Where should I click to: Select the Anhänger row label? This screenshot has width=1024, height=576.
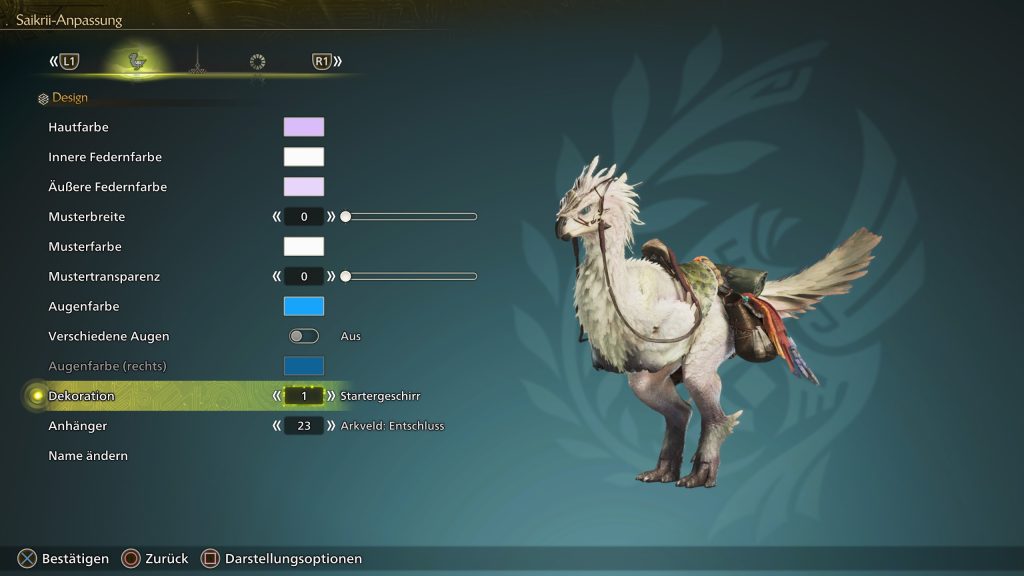(78, 426)
